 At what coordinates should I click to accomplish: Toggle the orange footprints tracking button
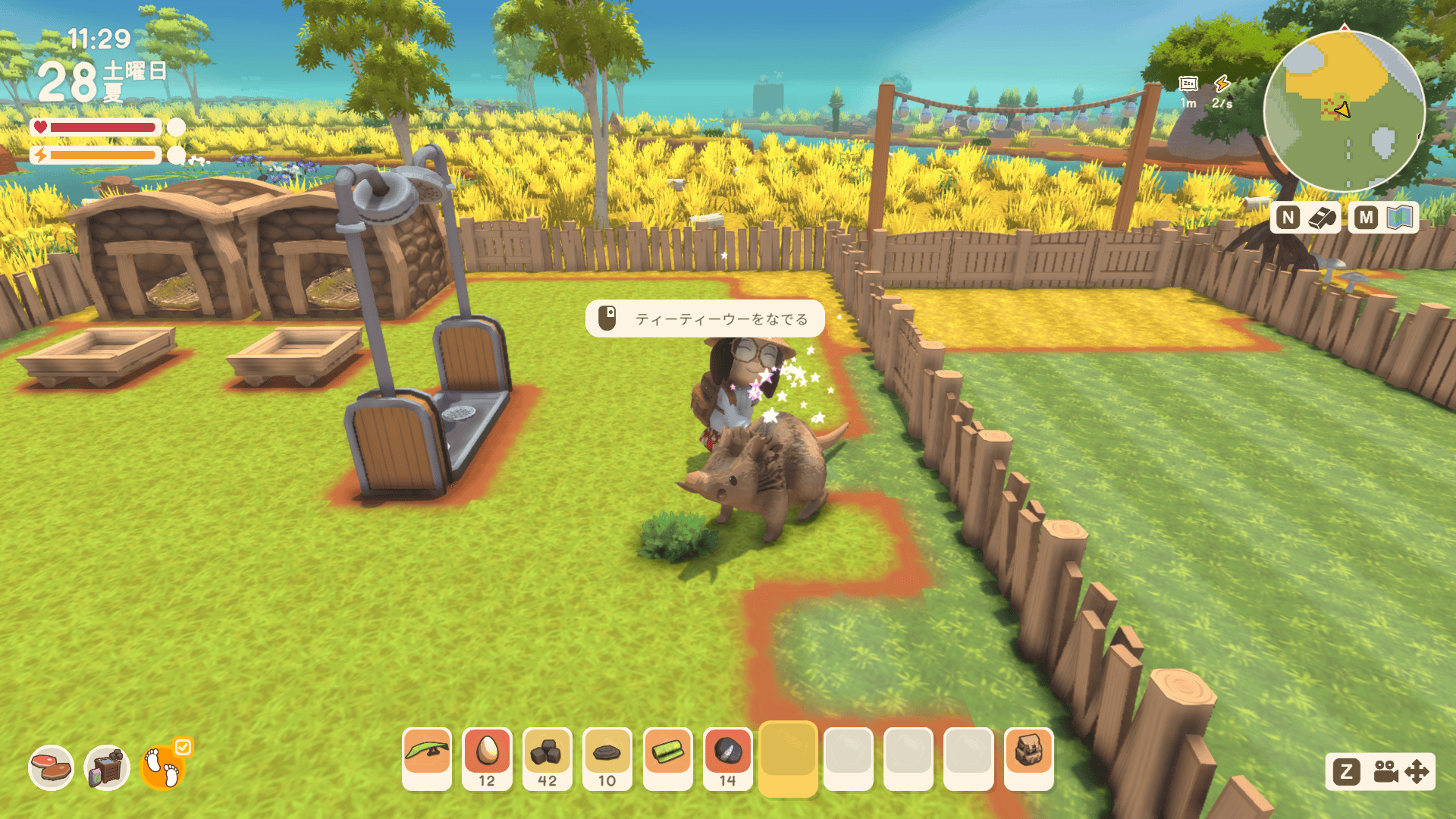click(x=162, y=767)
